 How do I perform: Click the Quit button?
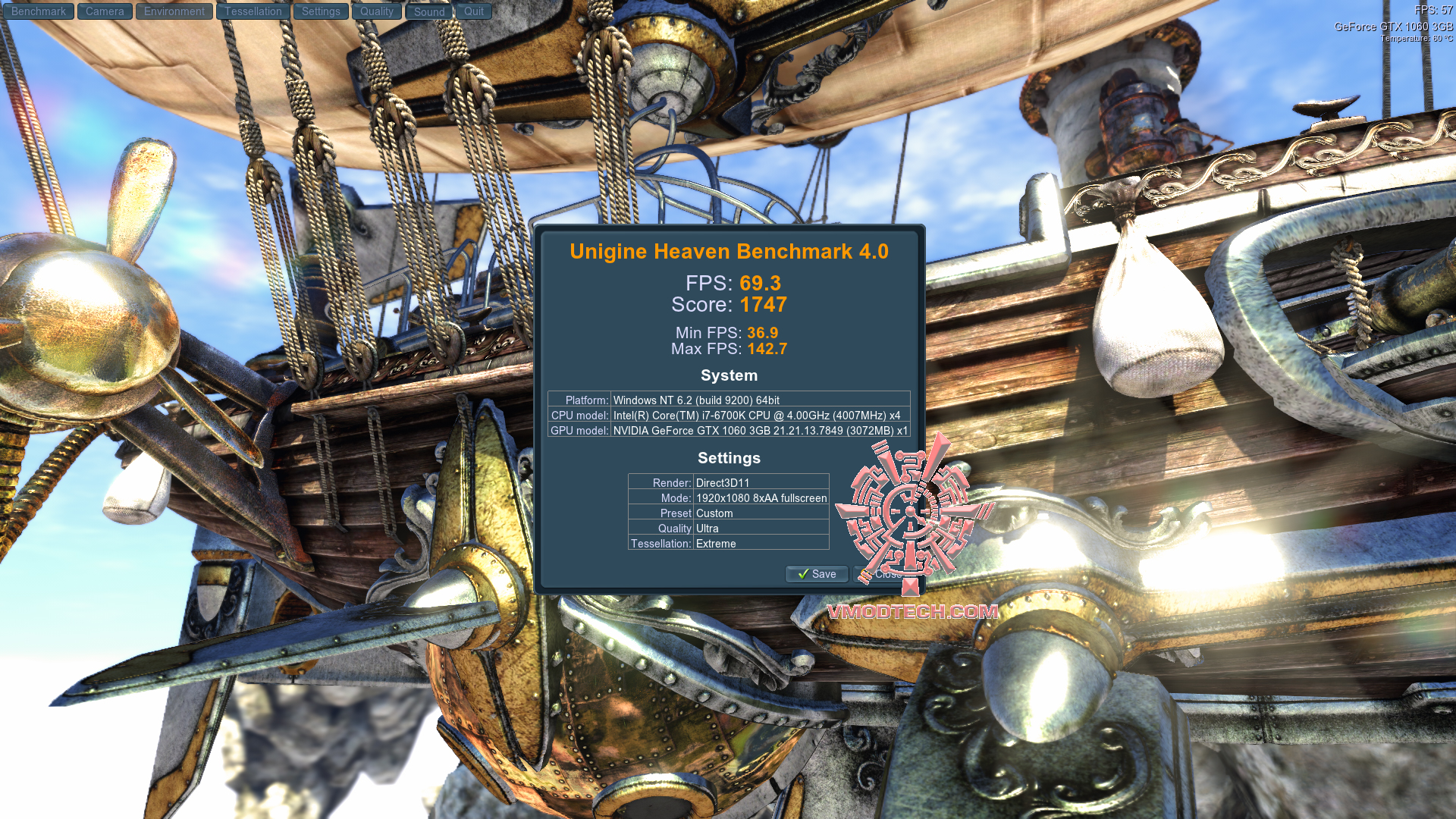coord(473,11)
